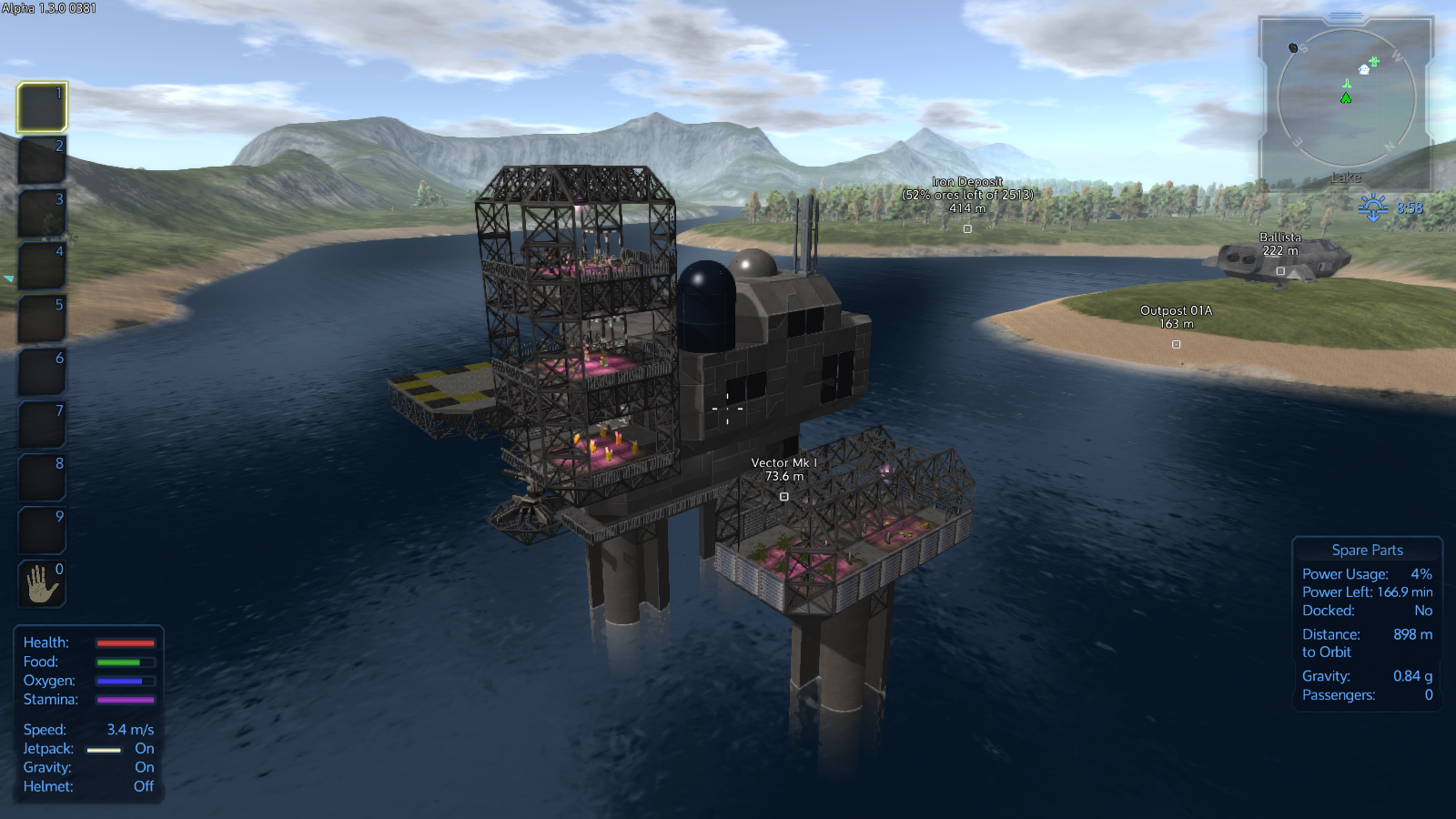1456x819 pixels.
Task: Click the white vehicle icon on the minimap
Action: (1364, 70)
